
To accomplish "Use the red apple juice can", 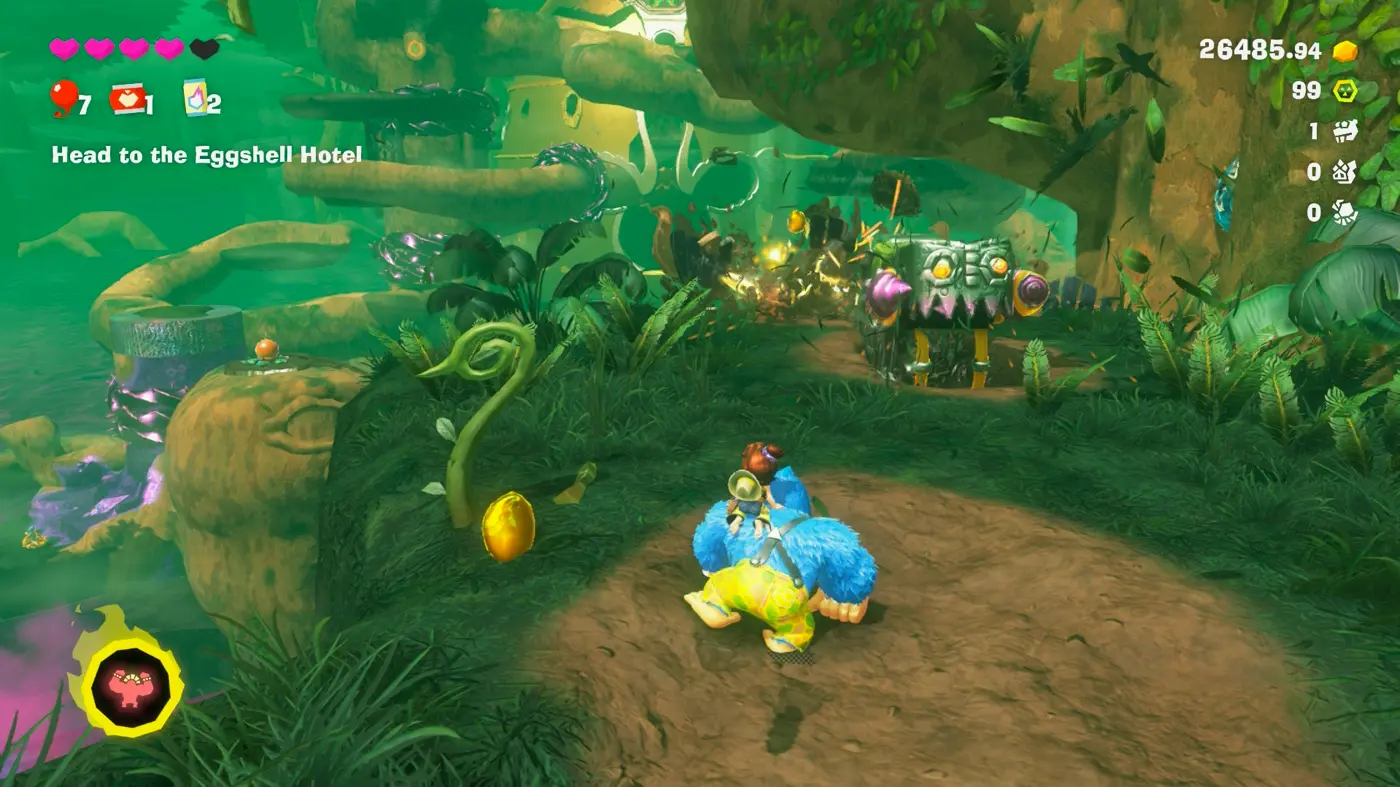I will (127, 99).
